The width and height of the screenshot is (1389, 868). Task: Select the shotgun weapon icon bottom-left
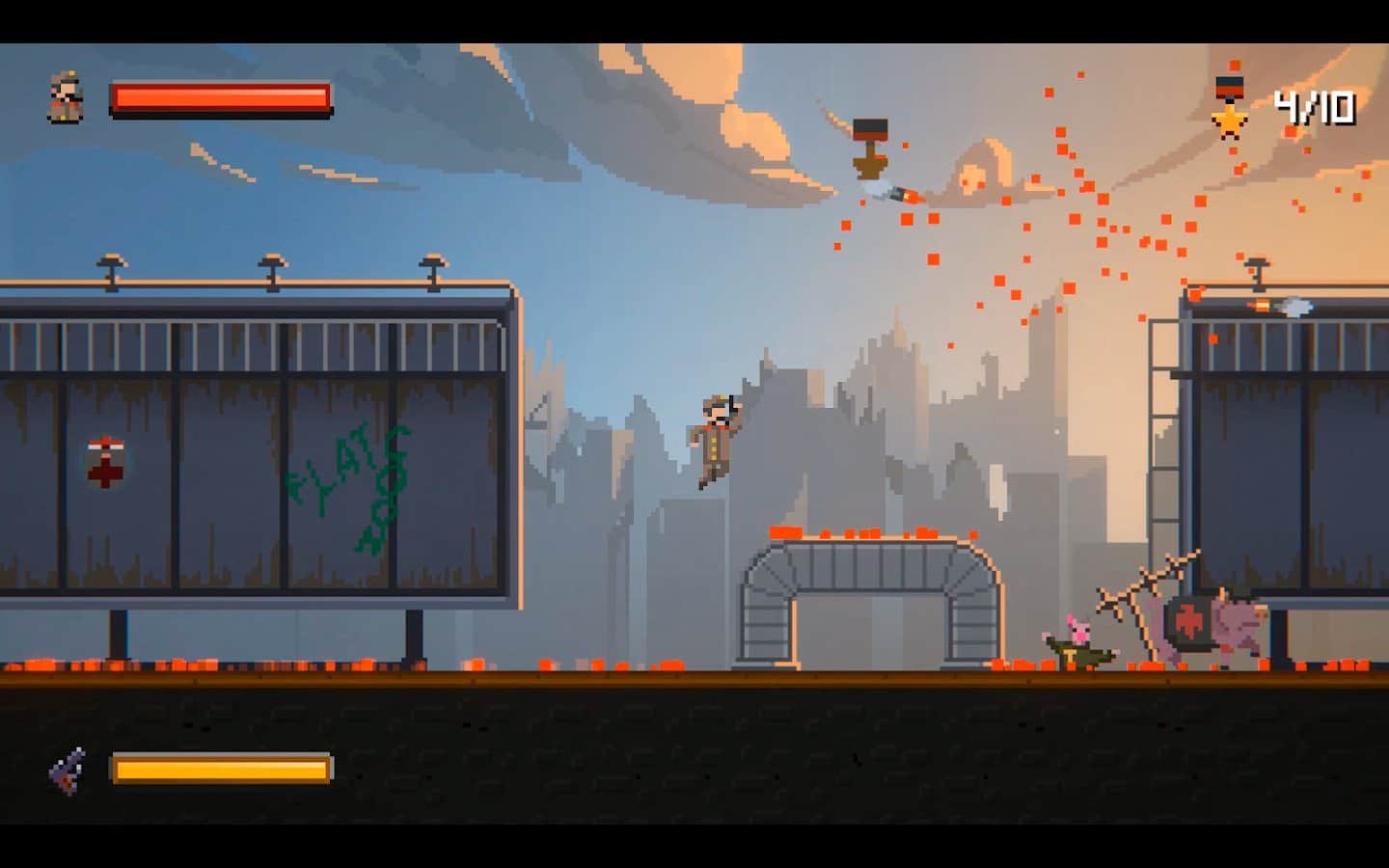66,769
